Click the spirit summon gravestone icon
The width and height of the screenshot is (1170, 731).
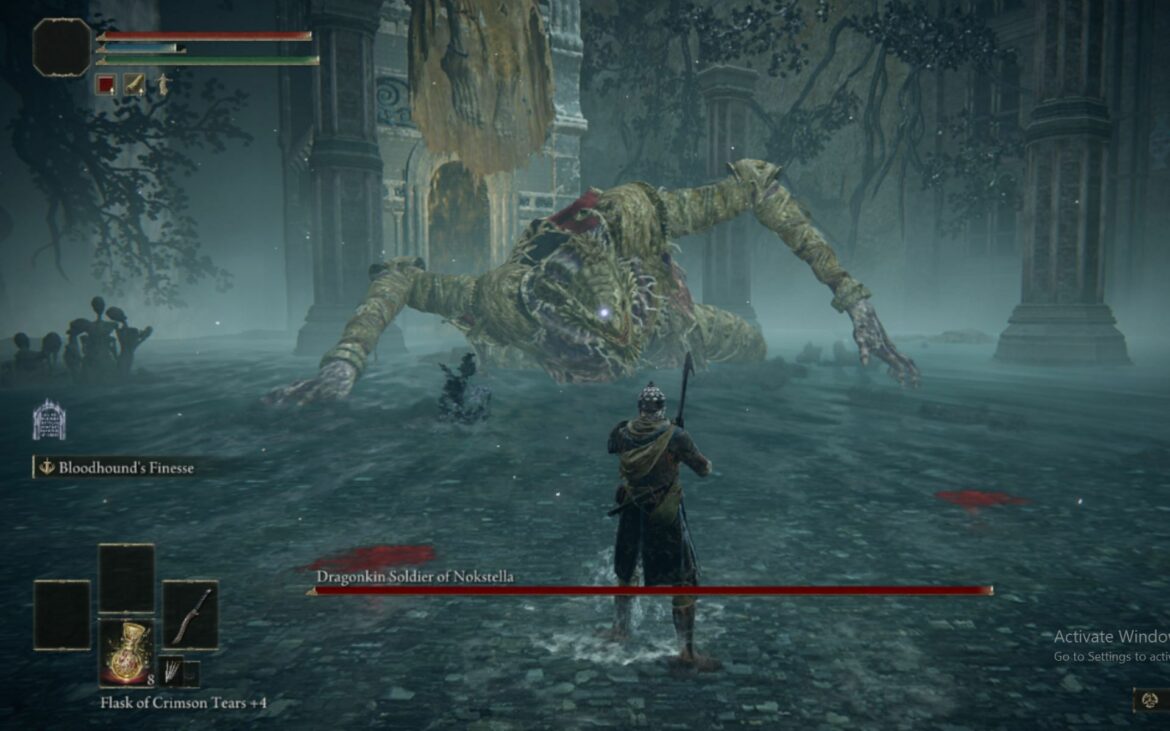pos(49,420)
